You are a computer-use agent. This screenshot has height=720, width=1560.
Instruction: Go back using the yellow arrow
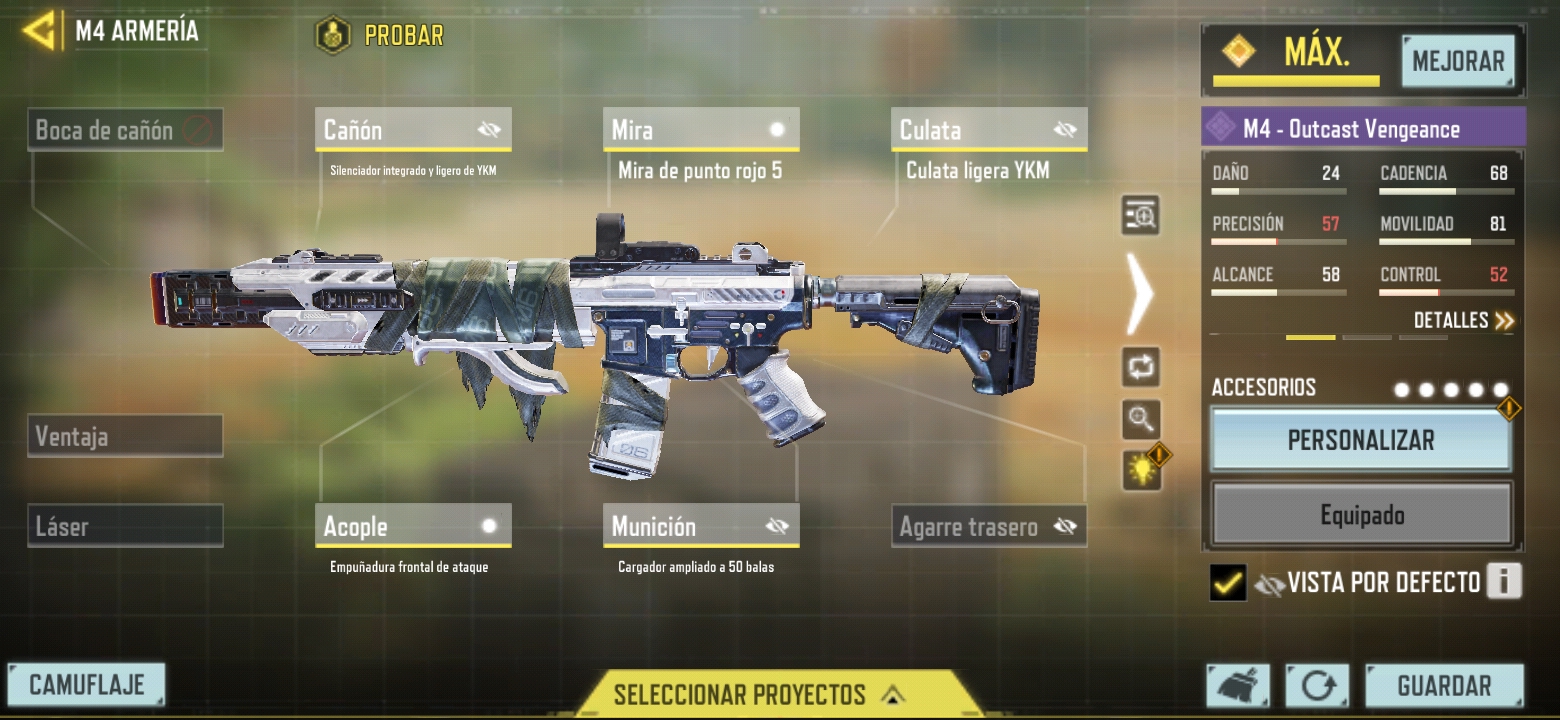pyautogui.click(x=40, y=31)
